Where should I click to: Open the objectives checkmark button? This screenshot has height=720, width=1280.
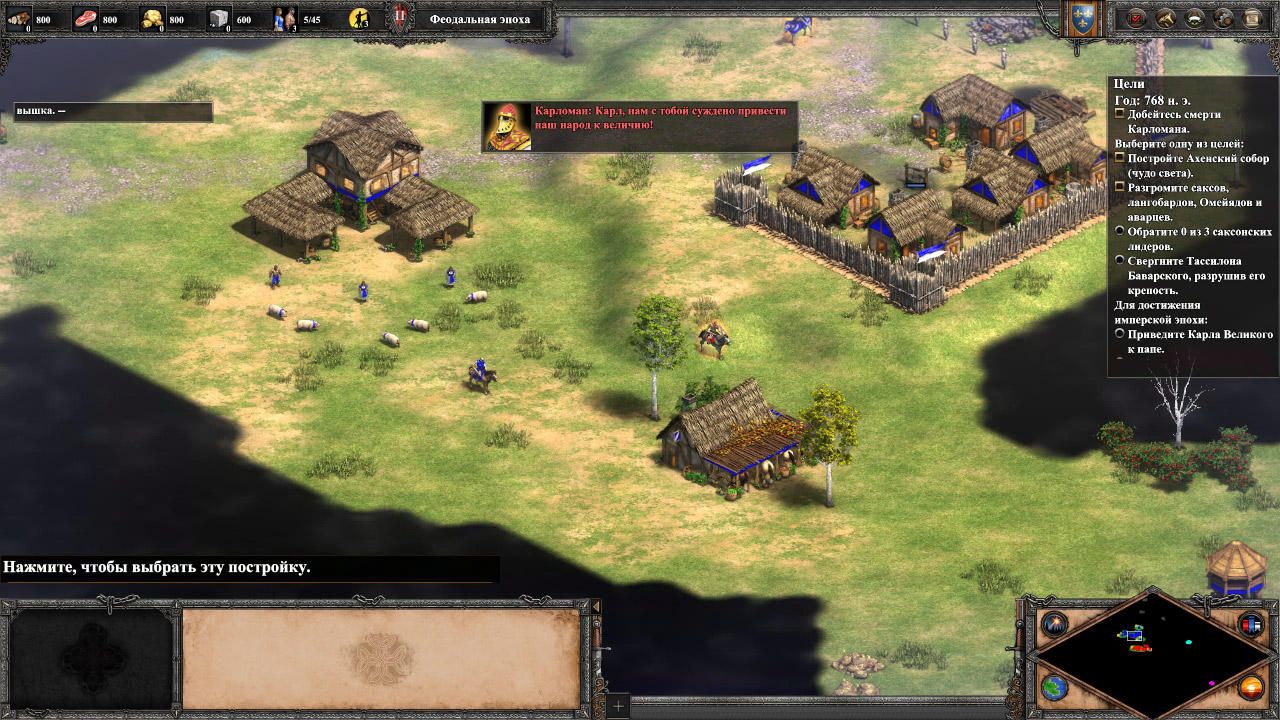[1136, 17]
